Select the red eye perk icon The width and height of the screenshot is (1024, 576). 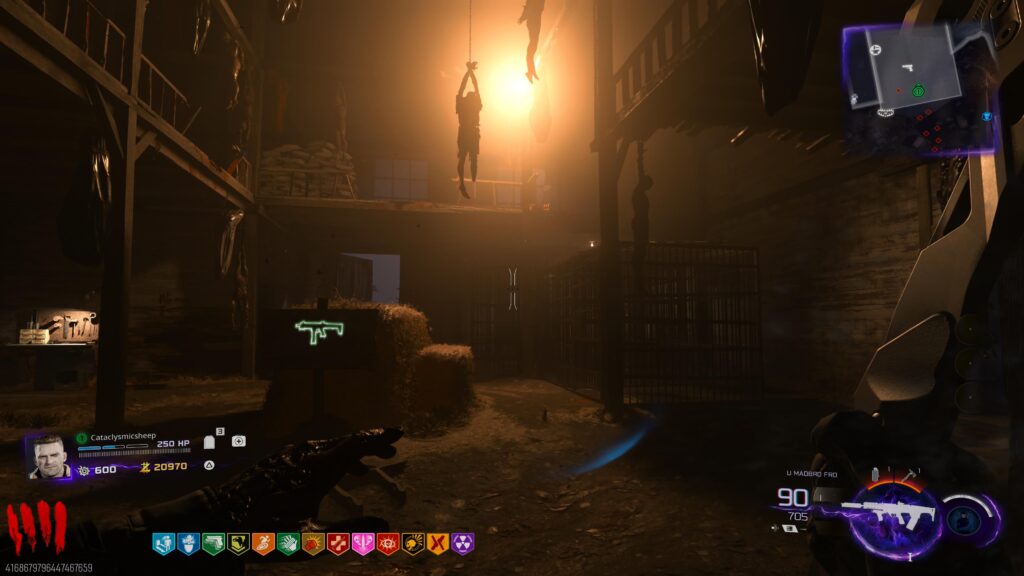tap(388, 543)
